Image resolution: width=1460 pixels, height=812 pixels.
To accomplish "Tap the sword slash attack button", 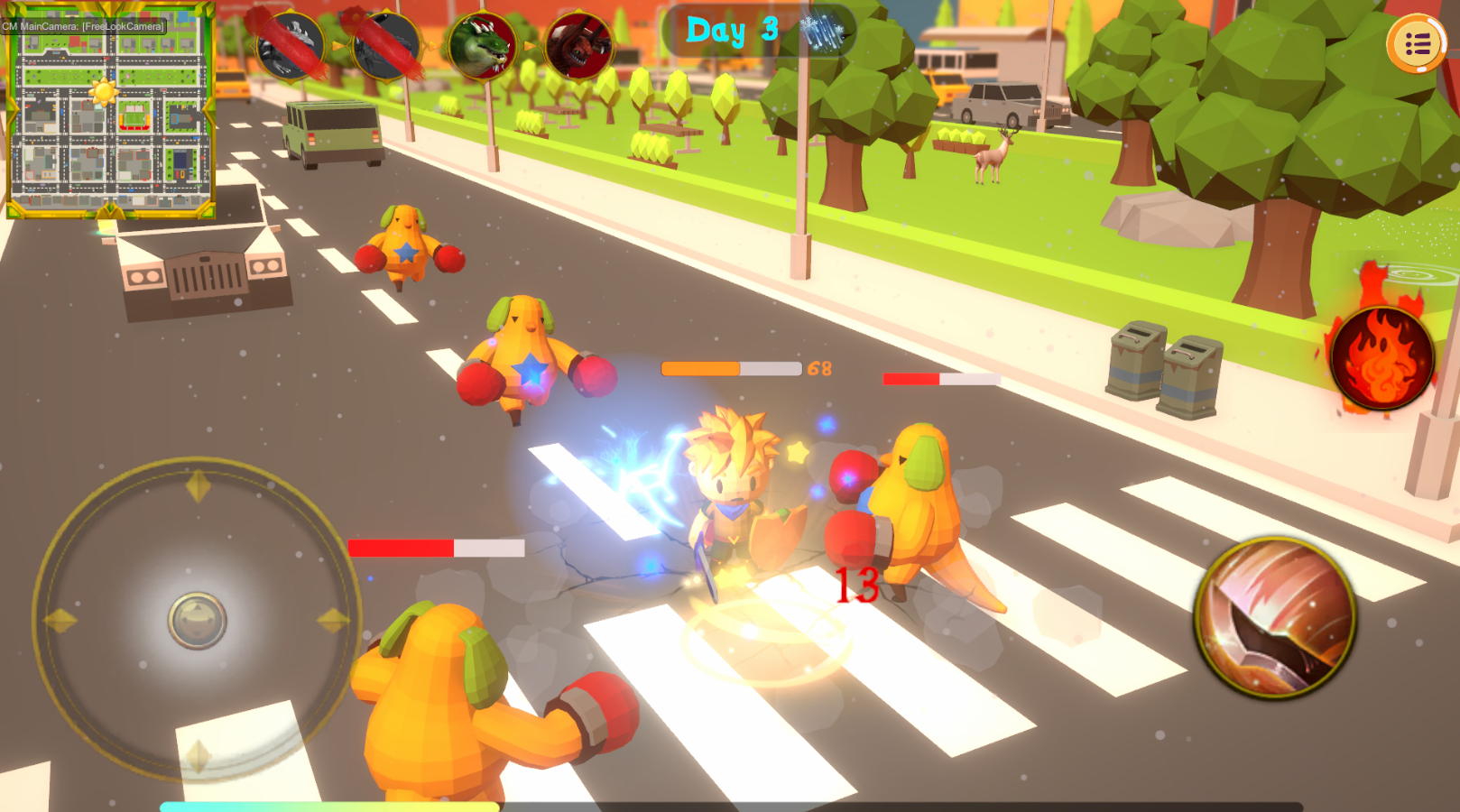I will tap(1275, 618).
